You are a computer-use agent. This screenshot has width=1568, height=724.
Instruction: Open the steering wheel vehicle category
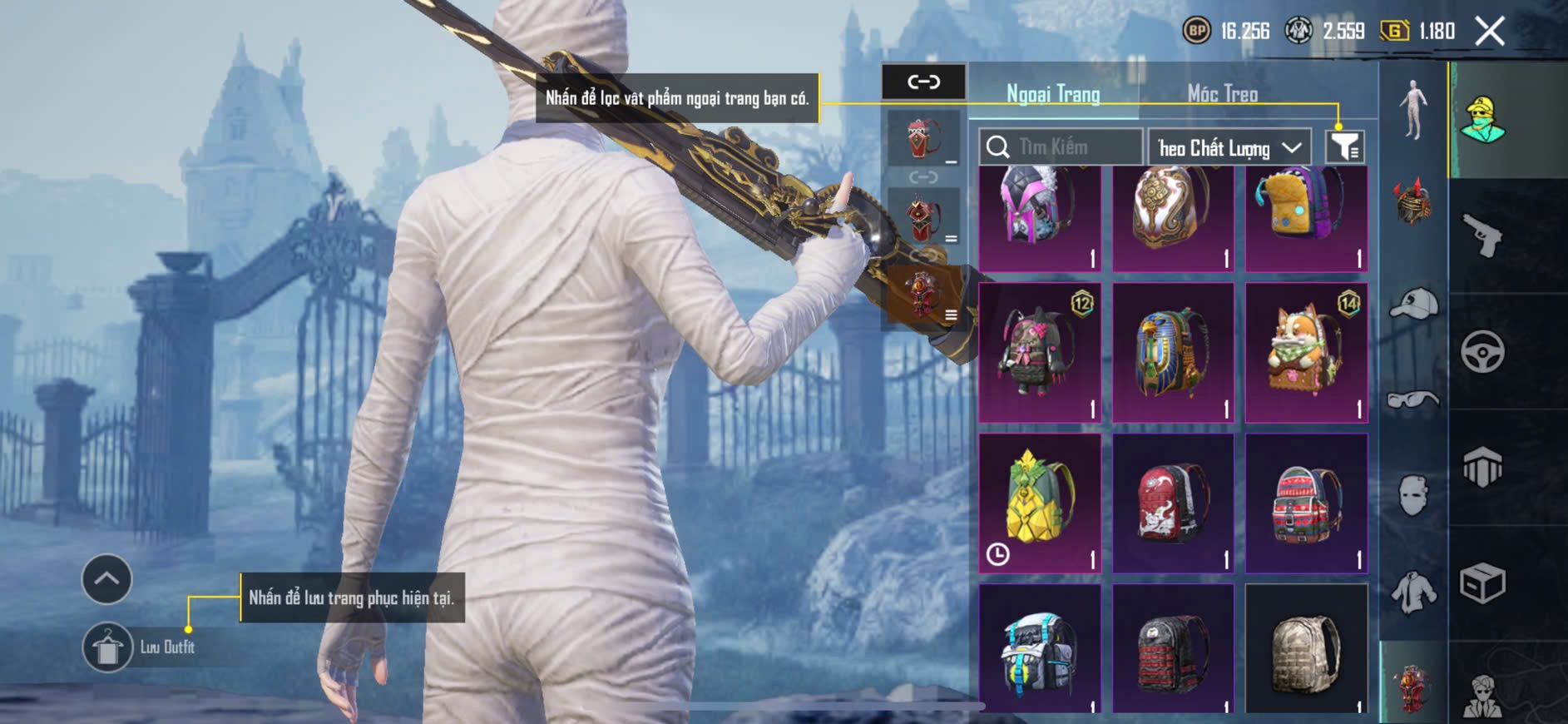[x=1482, y=351]
